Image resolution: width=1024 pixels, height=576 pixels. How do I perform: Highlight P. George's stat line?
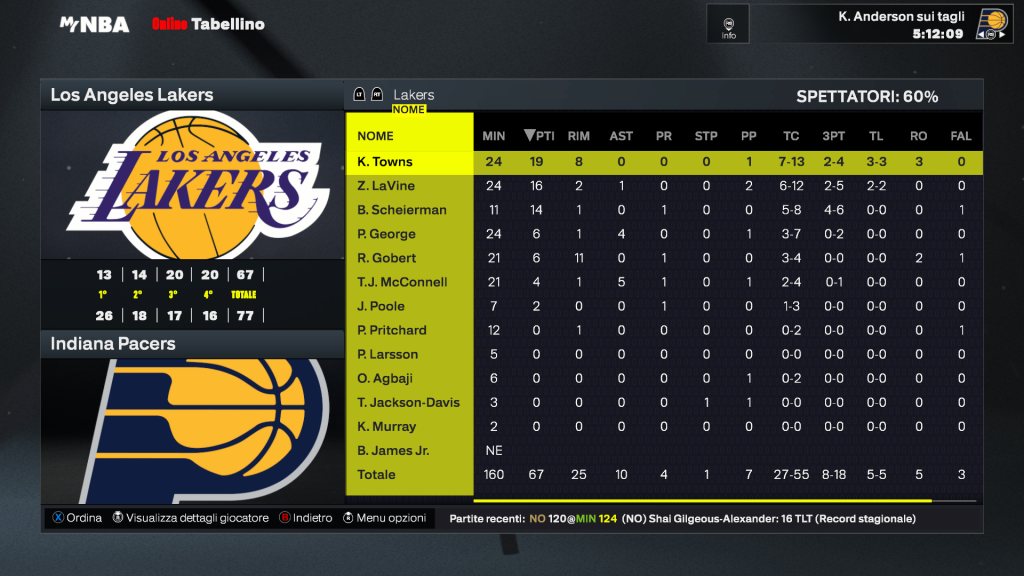click(x=386, y=234)
